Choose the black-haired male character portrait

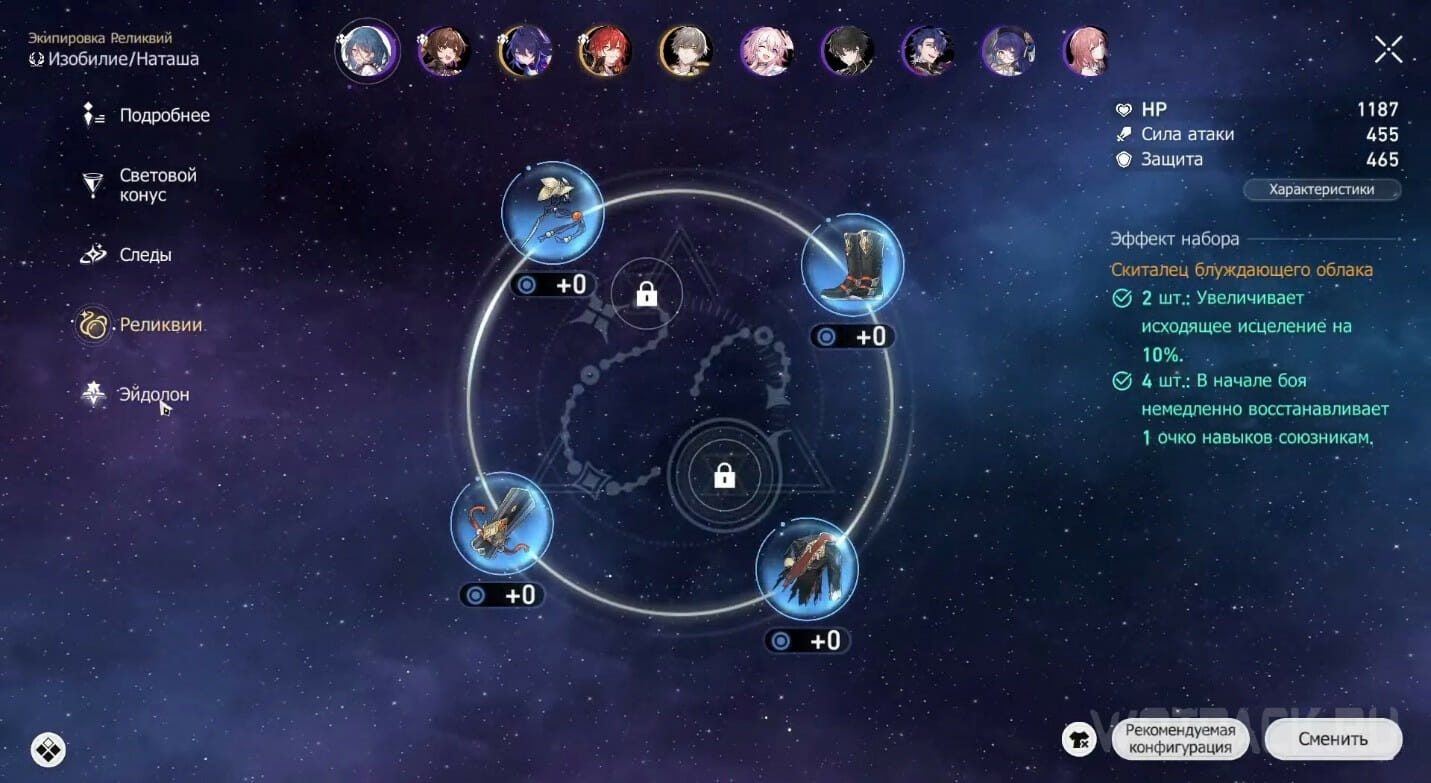(847, 51)
